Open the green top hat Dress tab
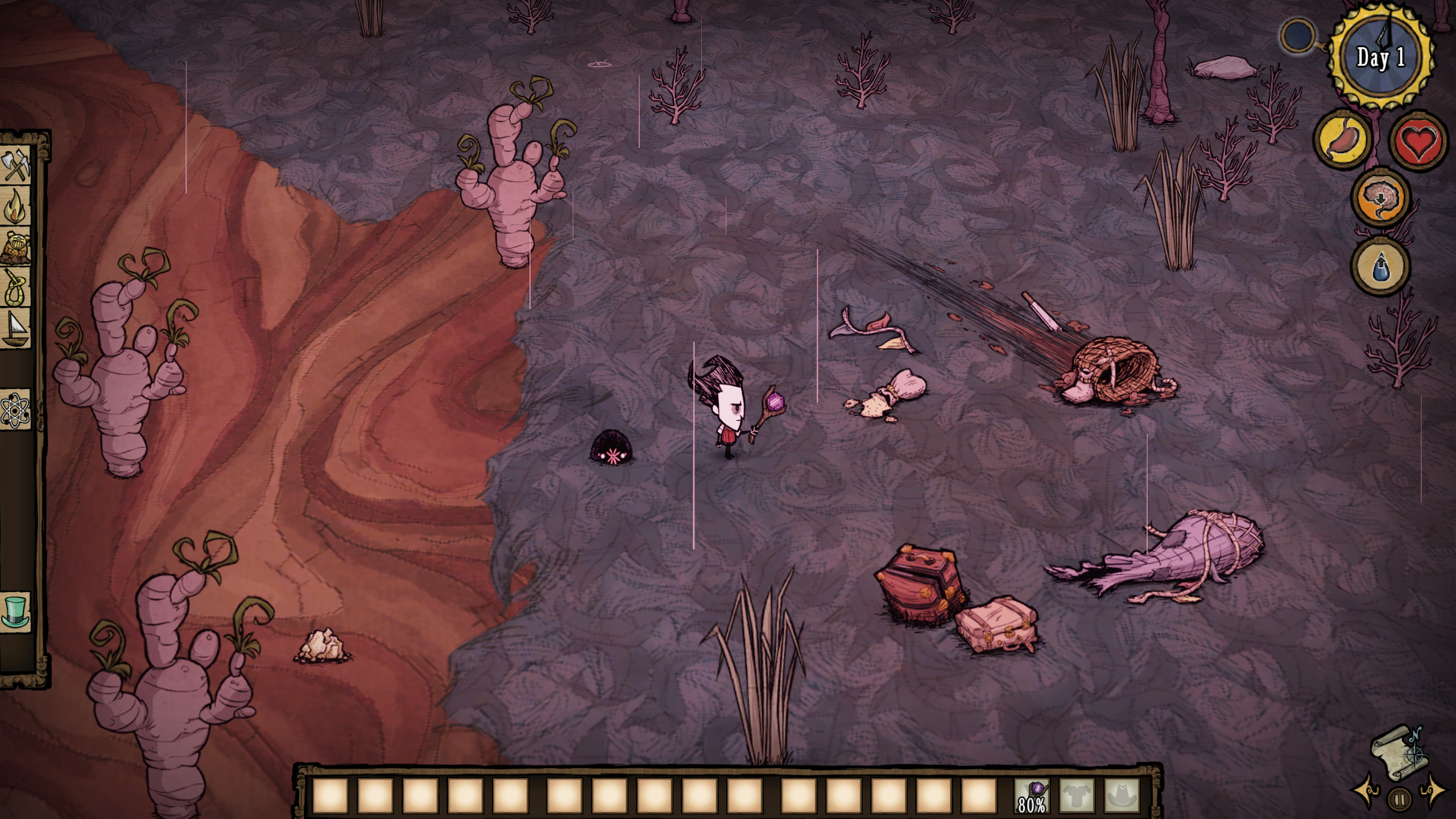Viewport: 1456px width, 819px height. pyautogui.click(x=16, y=612)
